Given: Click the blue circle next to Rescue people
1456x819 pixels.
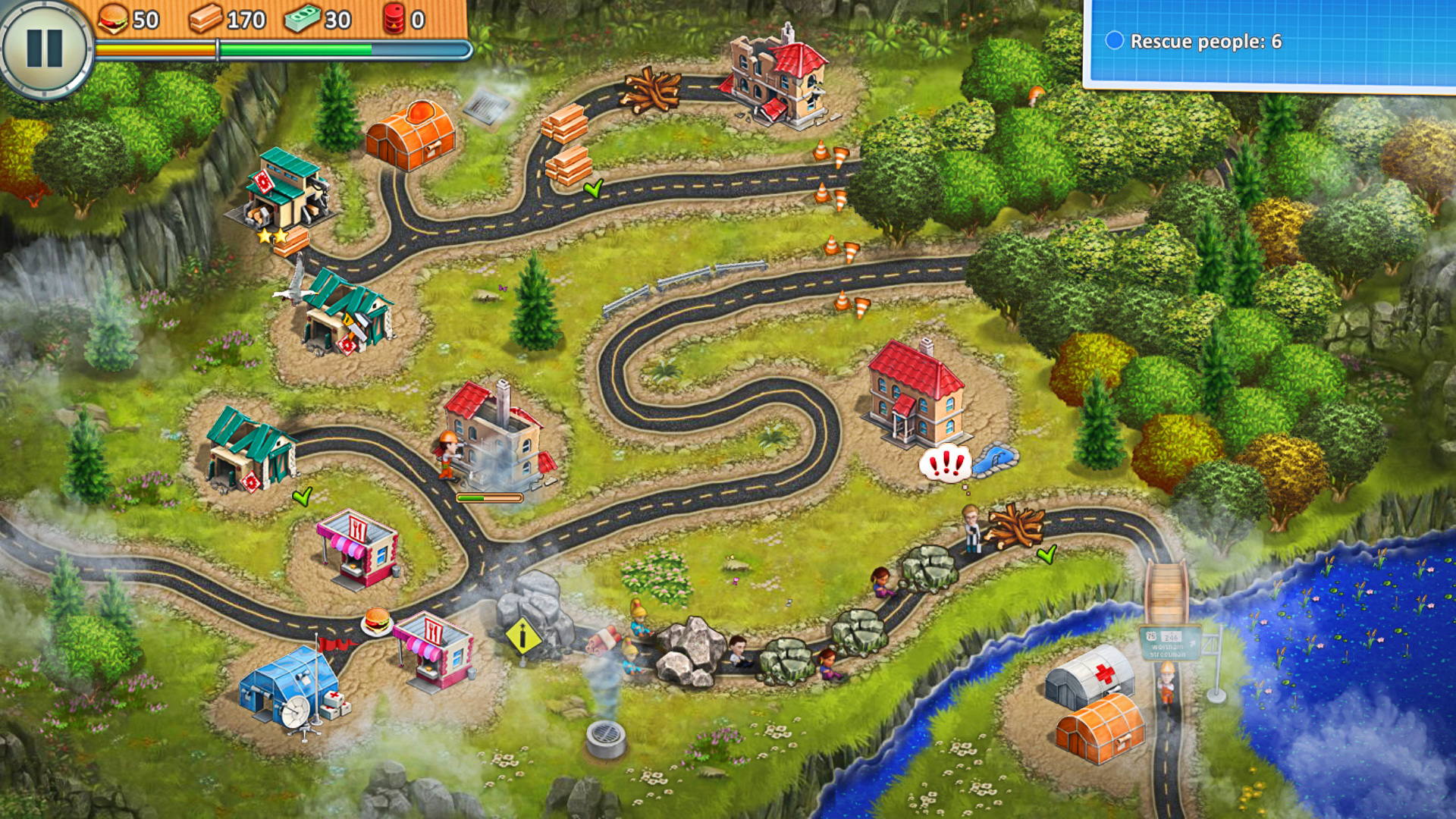Looking at the screenshot, I should coord(1113,40).
